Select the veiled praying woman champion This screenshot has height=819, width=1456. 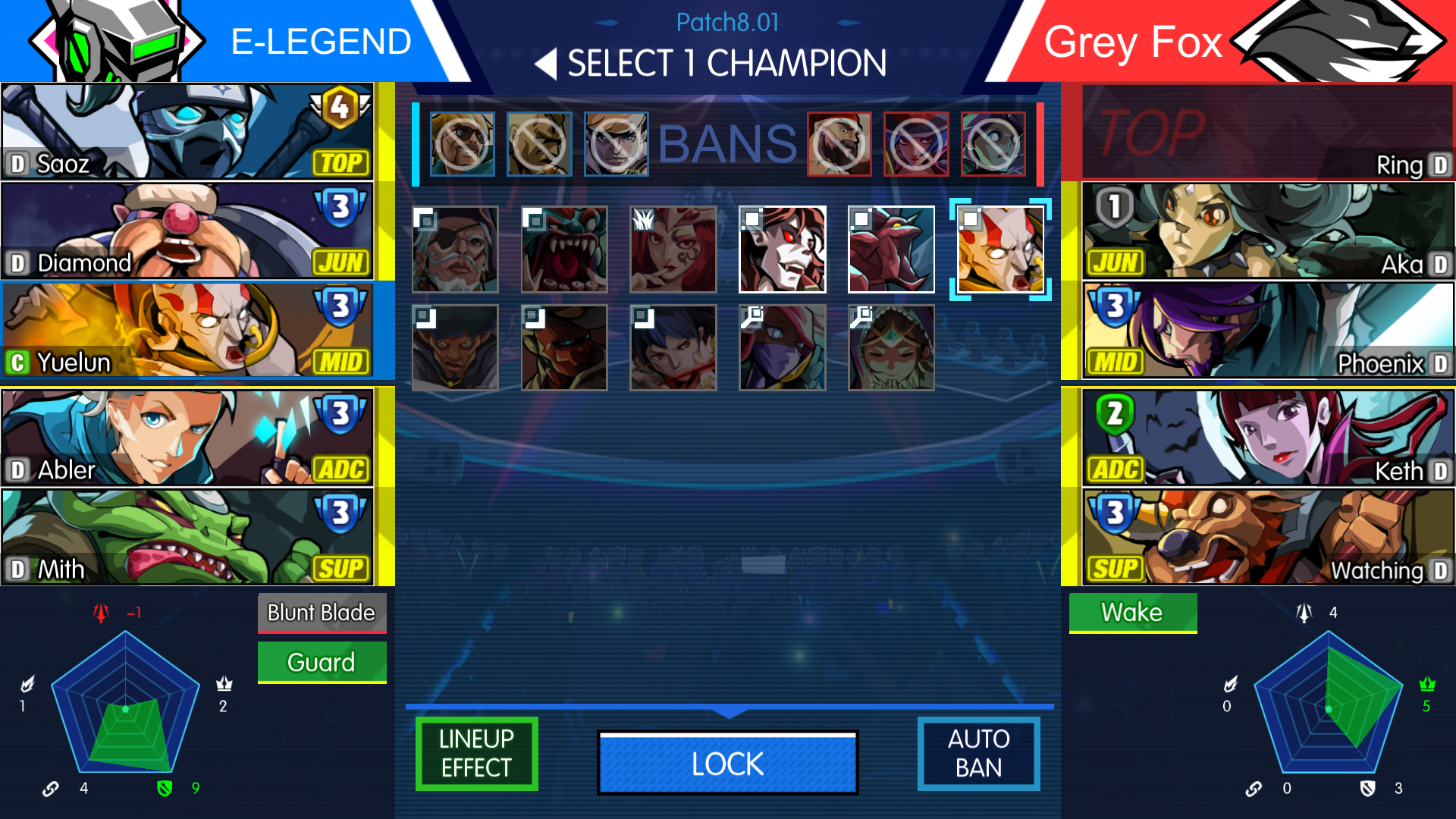[891, 348]
